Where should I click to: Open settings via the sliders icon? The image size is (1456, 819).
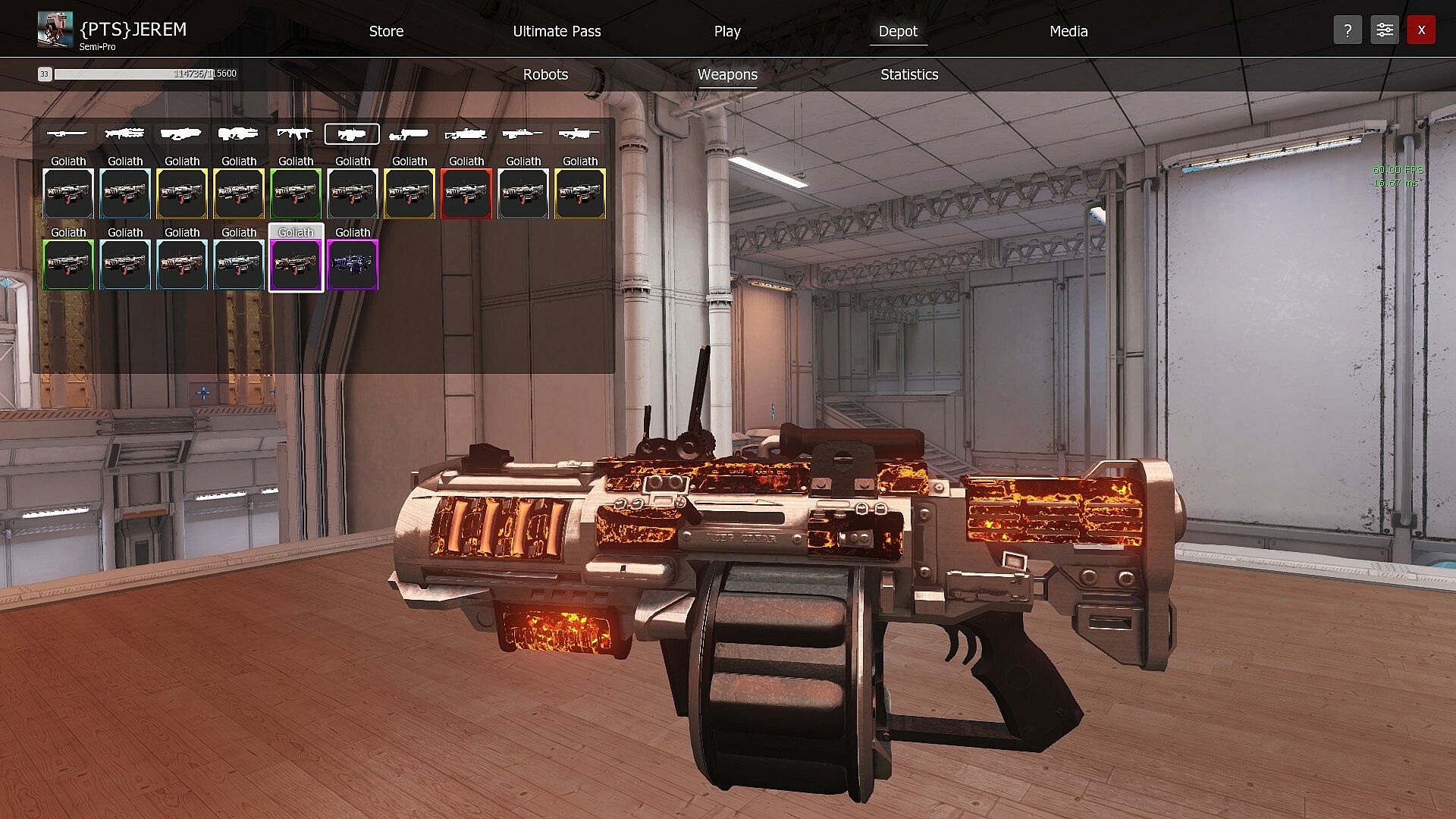(x=1384, y=30)
